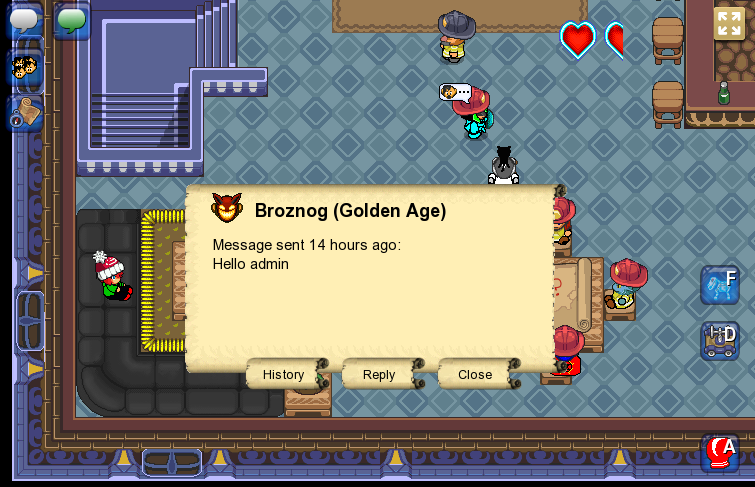Open the player list faces icon
The height and width of the screenshot is (487, 755).
click(24, 68)
